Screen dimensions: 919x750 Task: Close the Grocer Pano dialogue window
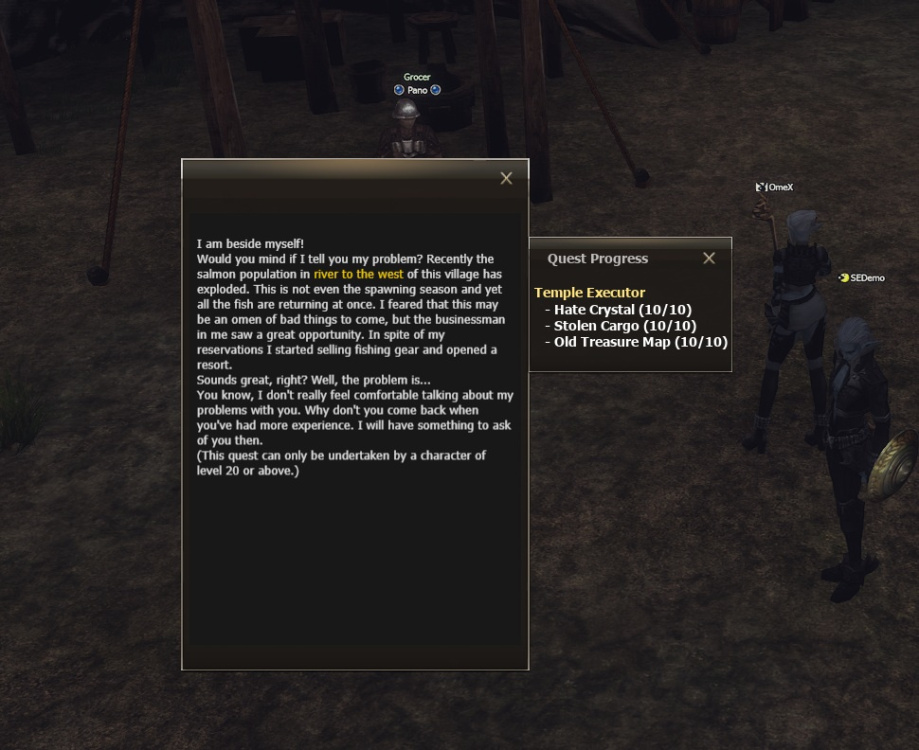tap(506, 178)
